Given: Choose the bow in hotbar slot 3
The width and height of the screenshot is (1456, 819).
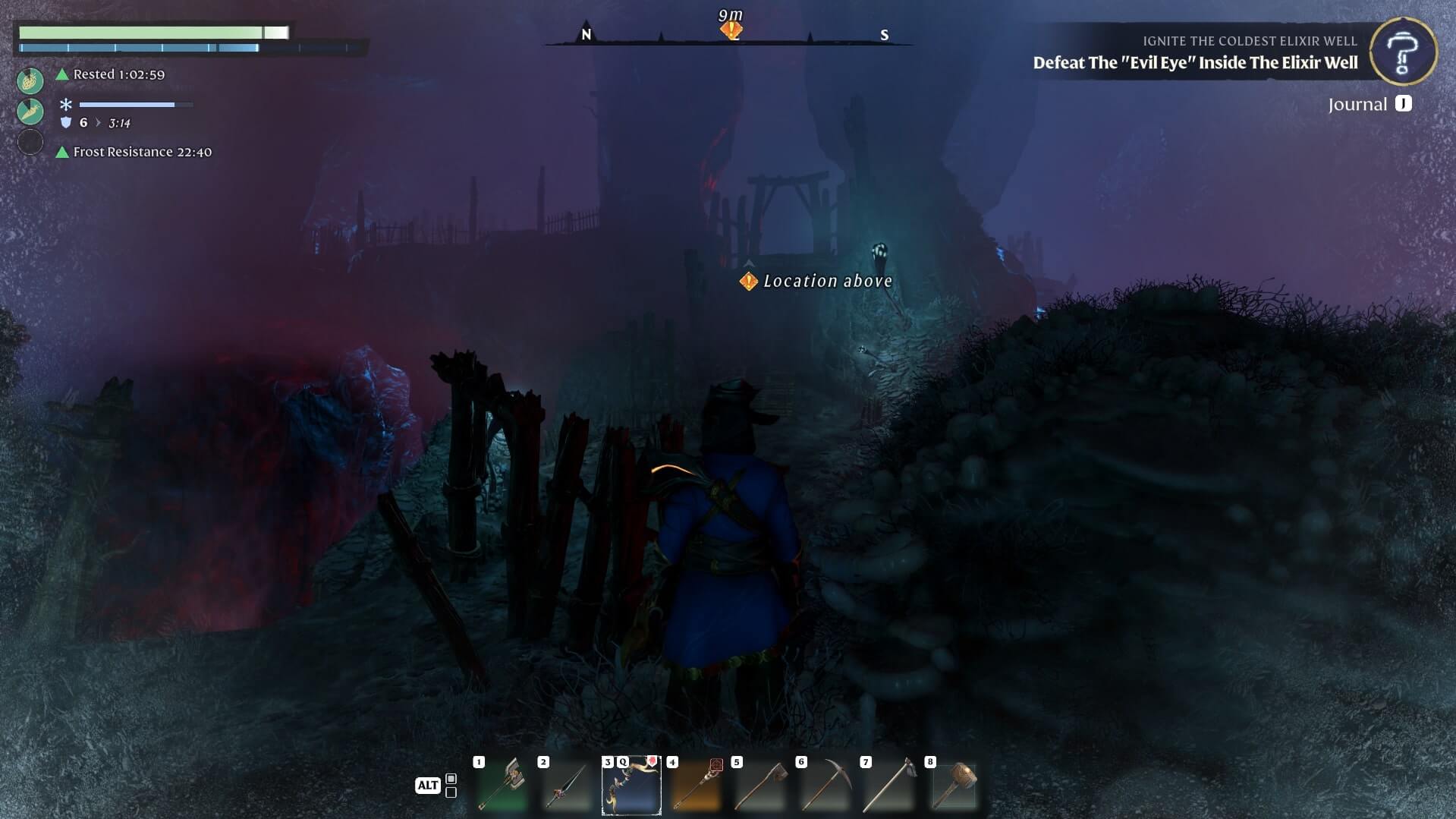Looking at the screenshot, I should coord(631,785).
